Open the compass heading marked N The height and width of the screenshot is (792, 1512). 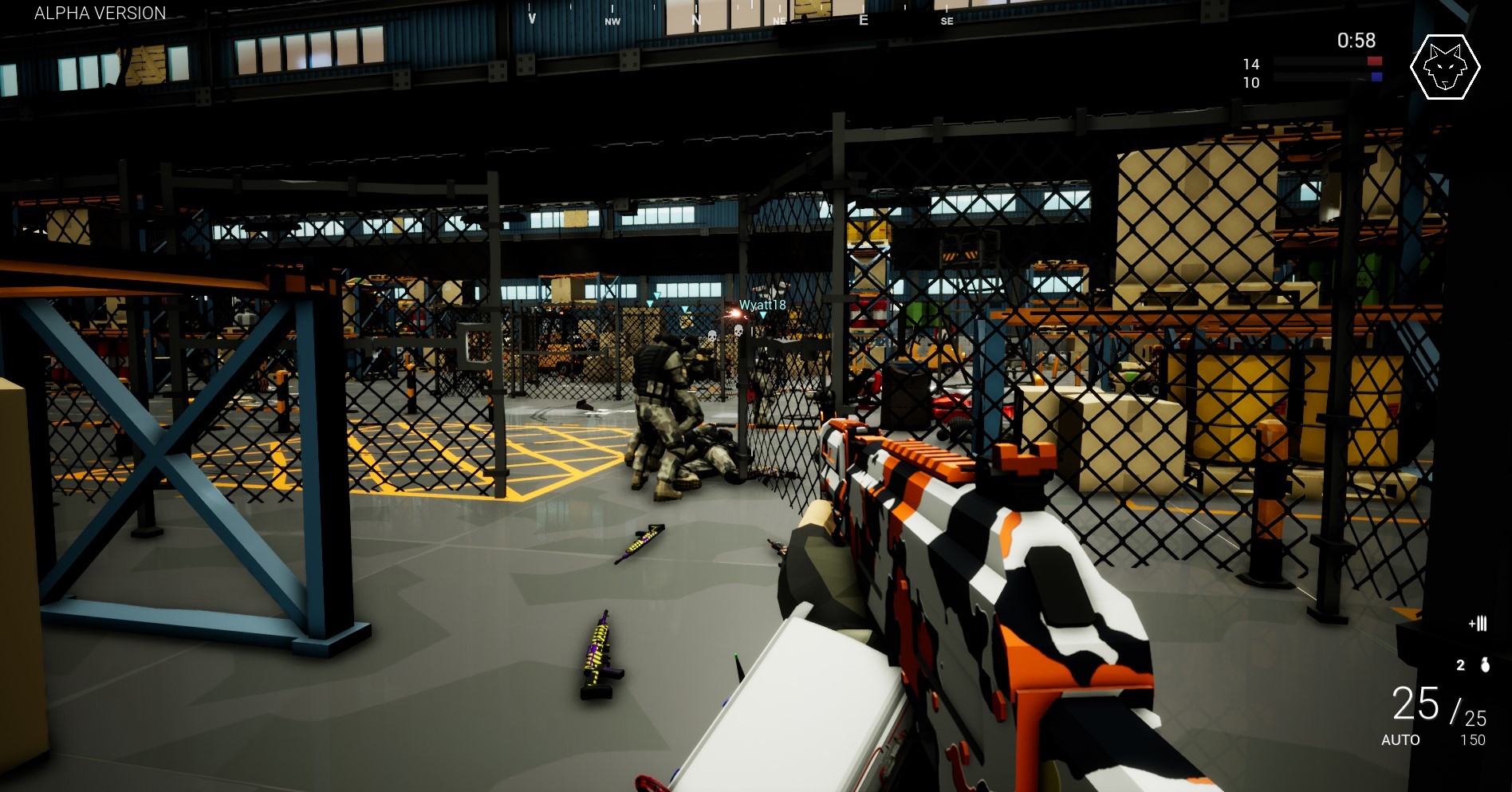(696, 20)
